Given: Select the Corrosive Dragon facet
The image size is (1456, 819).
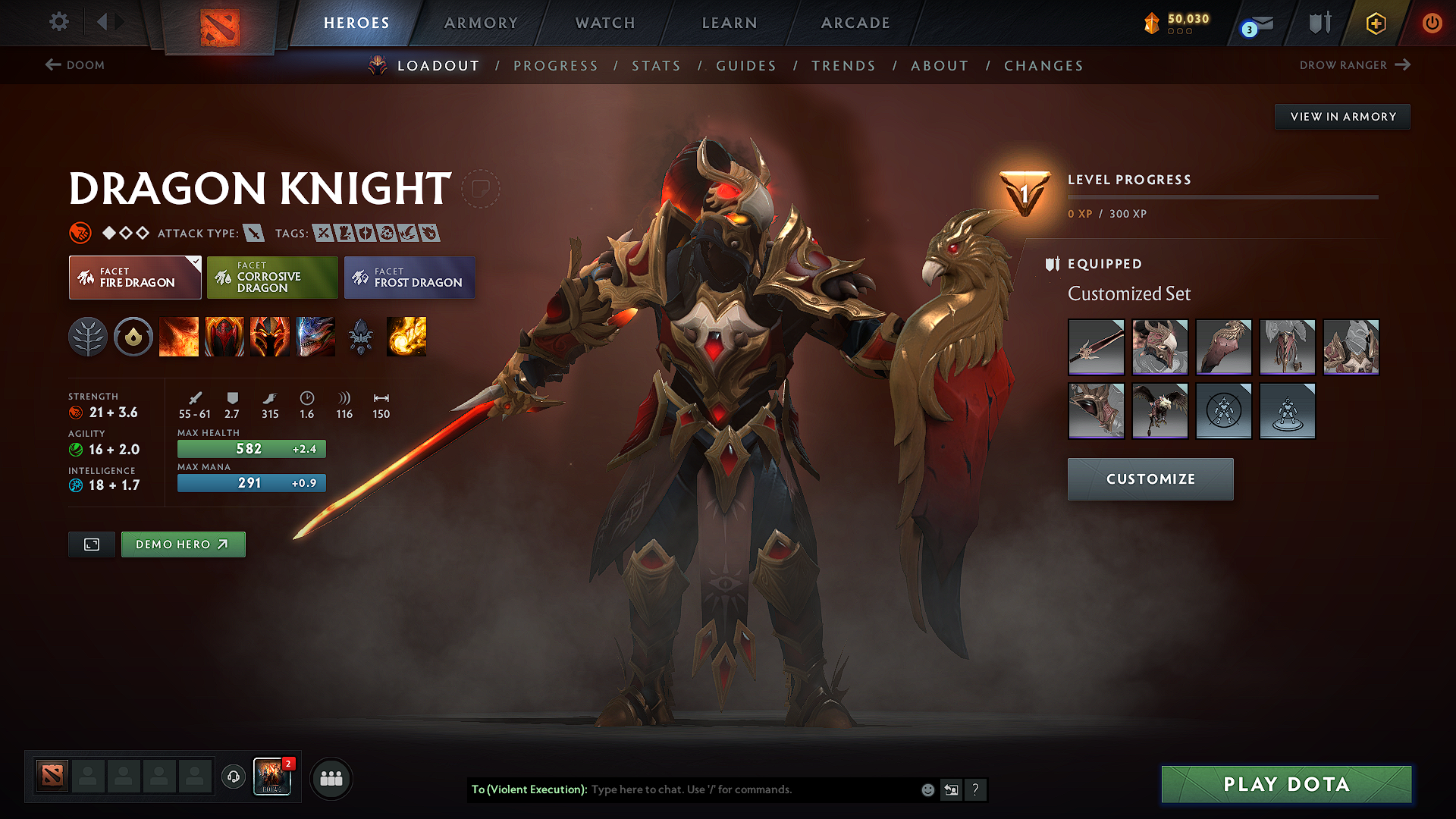Looking at the screenshot, I should pos(272,278).
